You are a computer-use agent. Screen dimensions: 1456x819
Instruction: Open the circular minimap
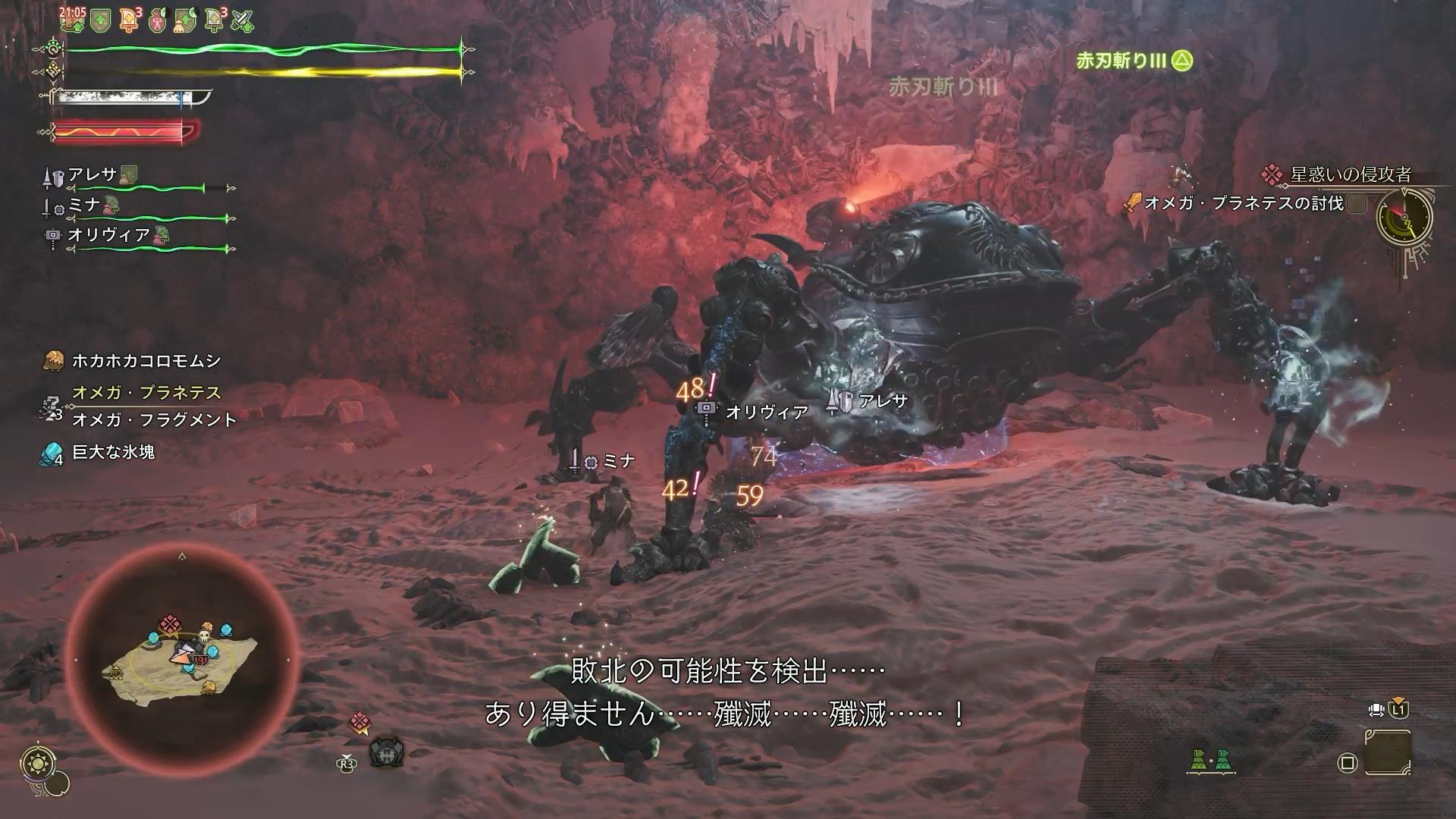point(182,660)
